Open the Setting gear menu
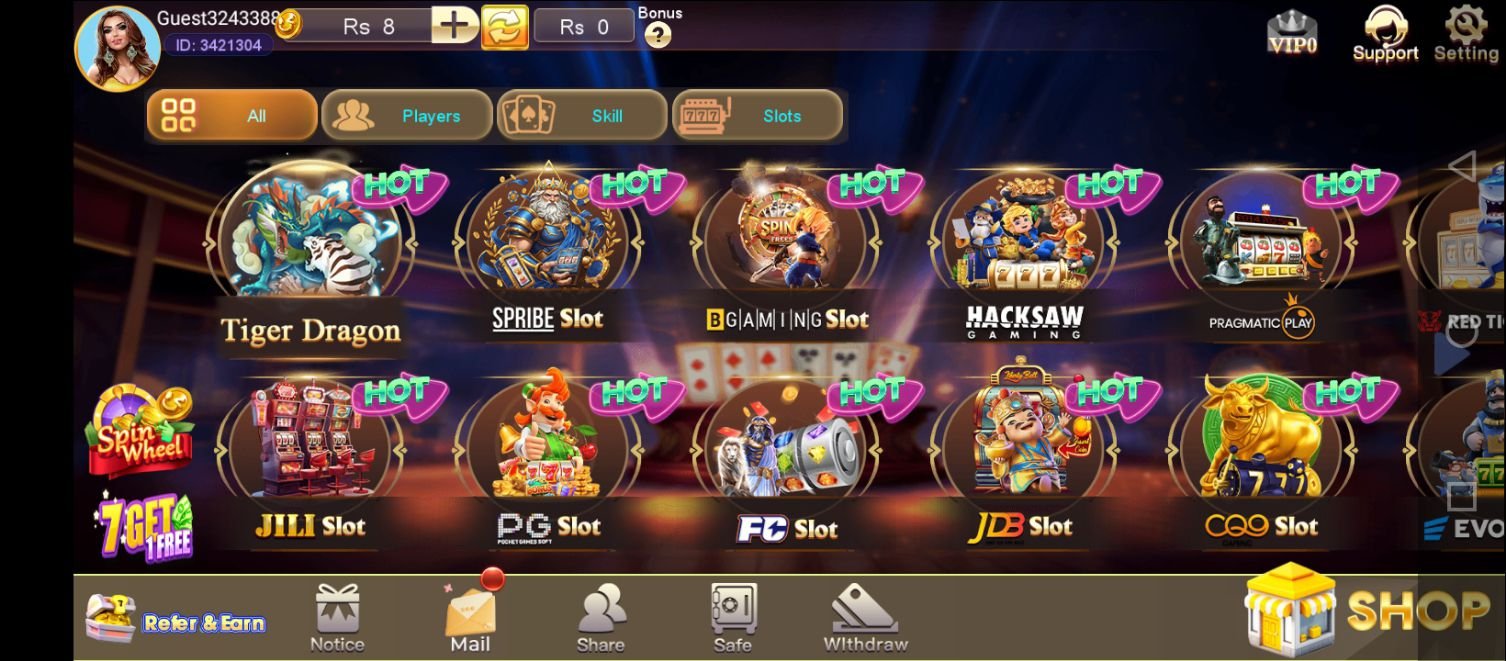This screenshot has height=661, width=1506. (1466, 33)
